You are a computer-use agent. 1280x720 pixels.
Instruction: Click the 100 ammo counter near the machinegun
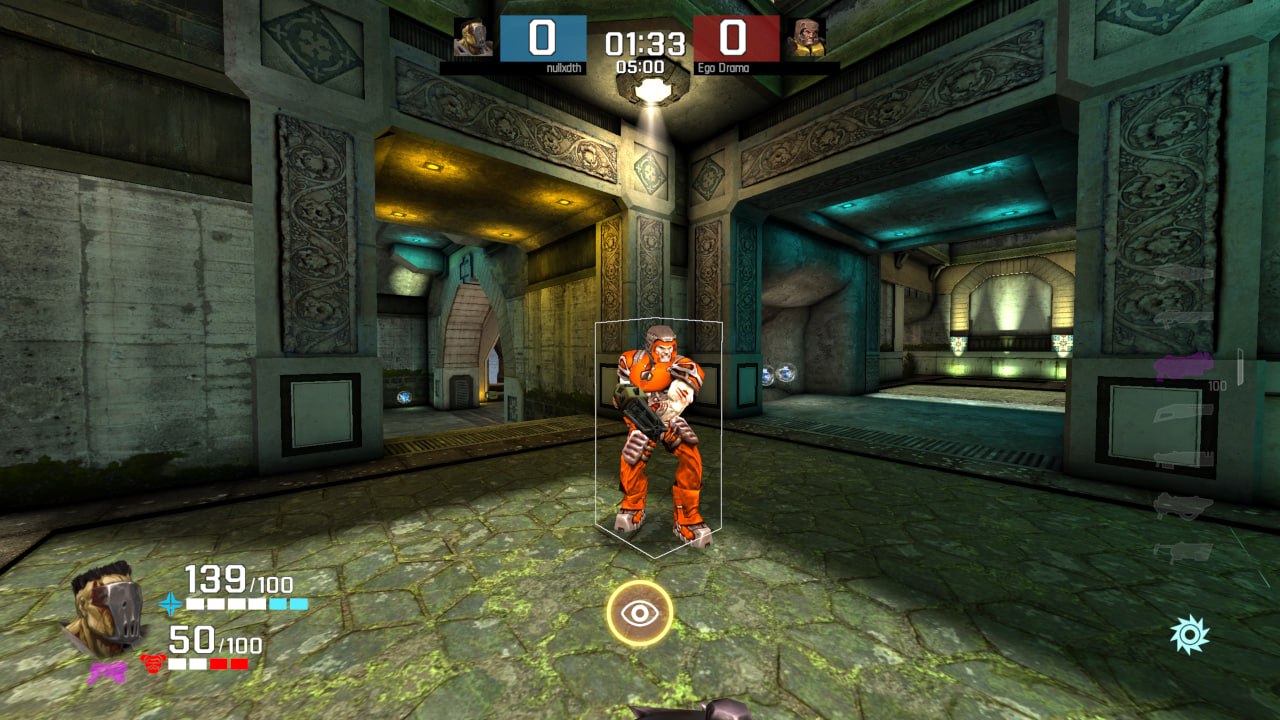coord(1216,384)
